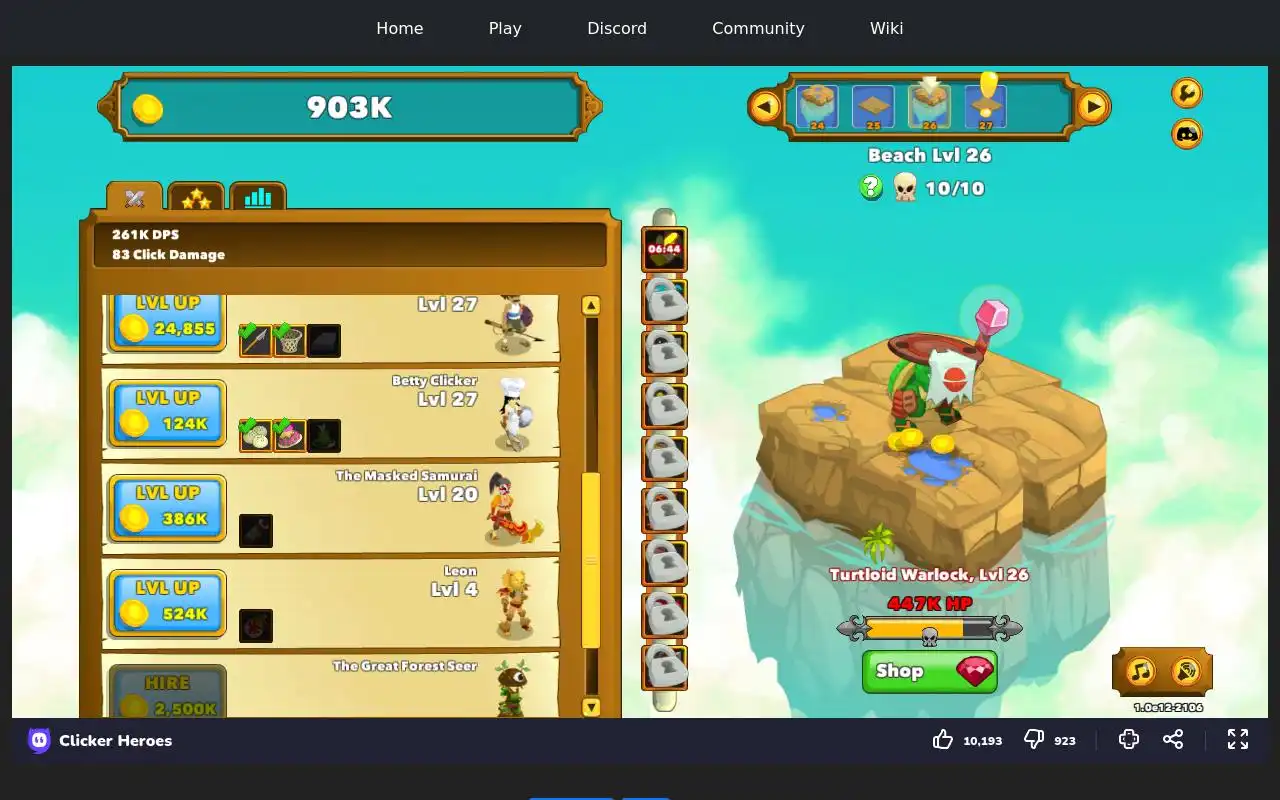Go to previous zones with left arrow
Screen dimensions: 1280x800
point(765,106)
